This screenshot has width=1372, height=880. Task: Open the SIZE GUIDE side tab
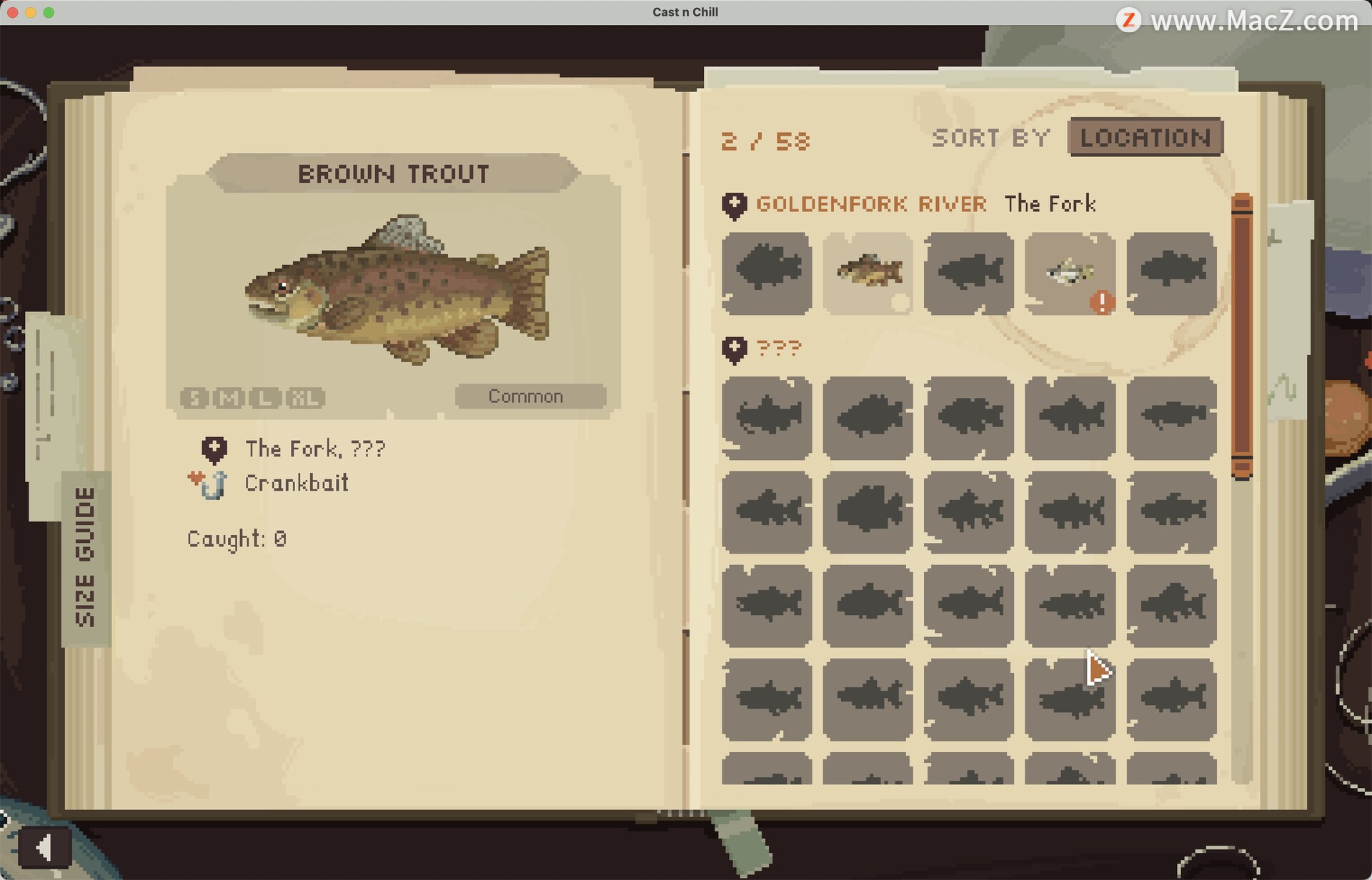86,558
